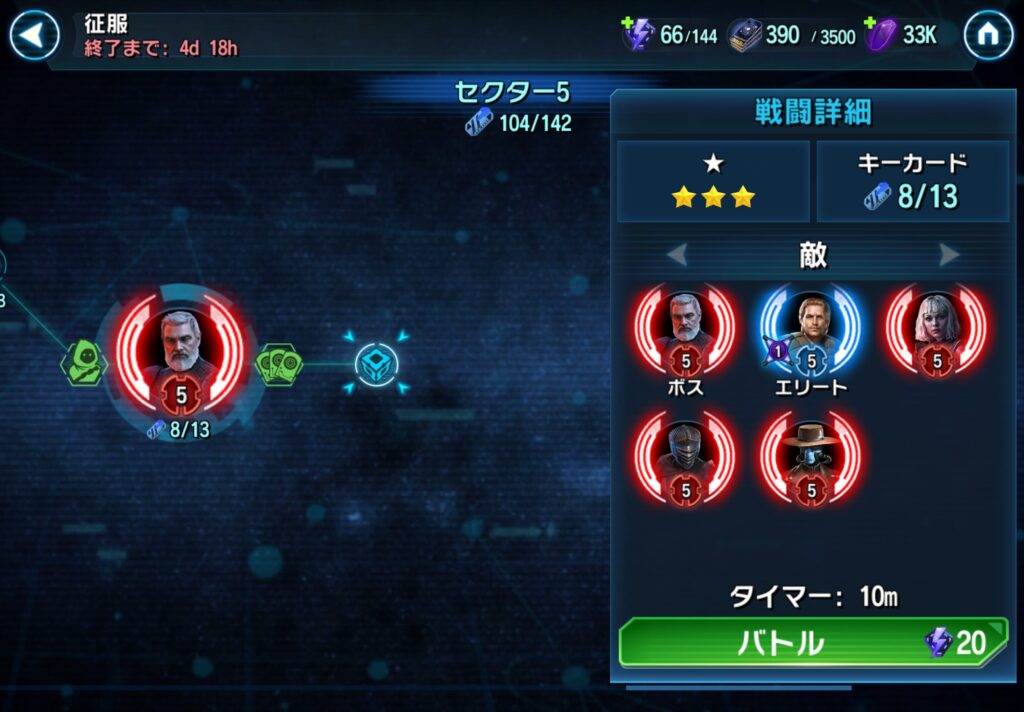This screenshot has width=1024, height=712.
Task: Open the home screen
Action: coord(988,36)
